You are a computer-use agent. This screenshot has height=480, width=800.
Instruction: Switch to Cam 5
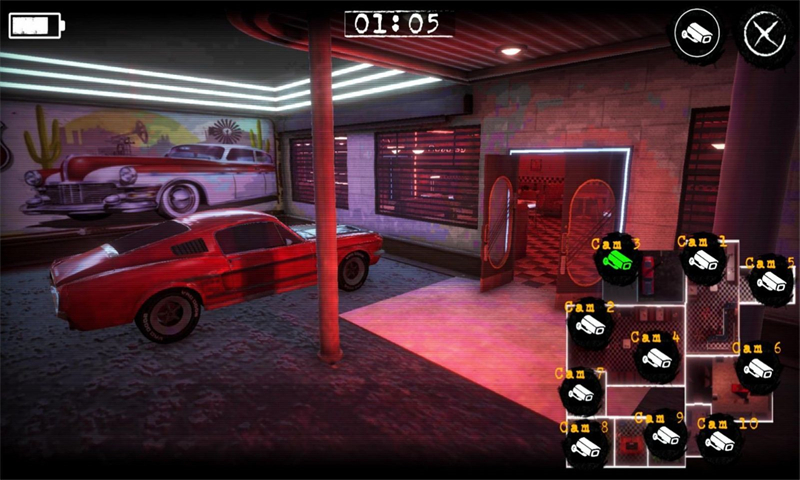[x=770, y=281]
